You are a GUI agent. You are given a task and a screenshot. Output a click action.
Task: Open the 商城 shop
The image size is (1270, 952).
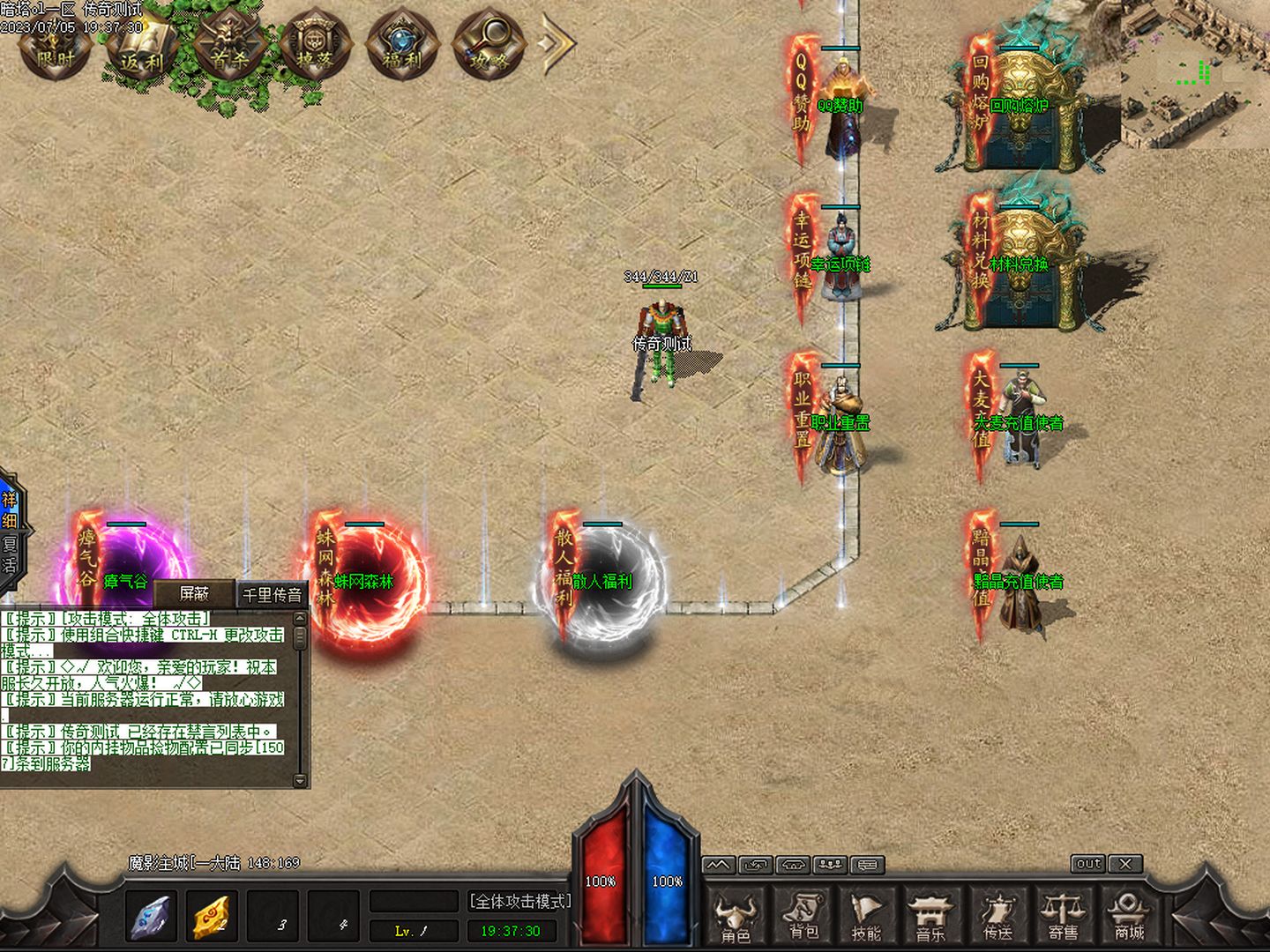[x=1129, y=919]
